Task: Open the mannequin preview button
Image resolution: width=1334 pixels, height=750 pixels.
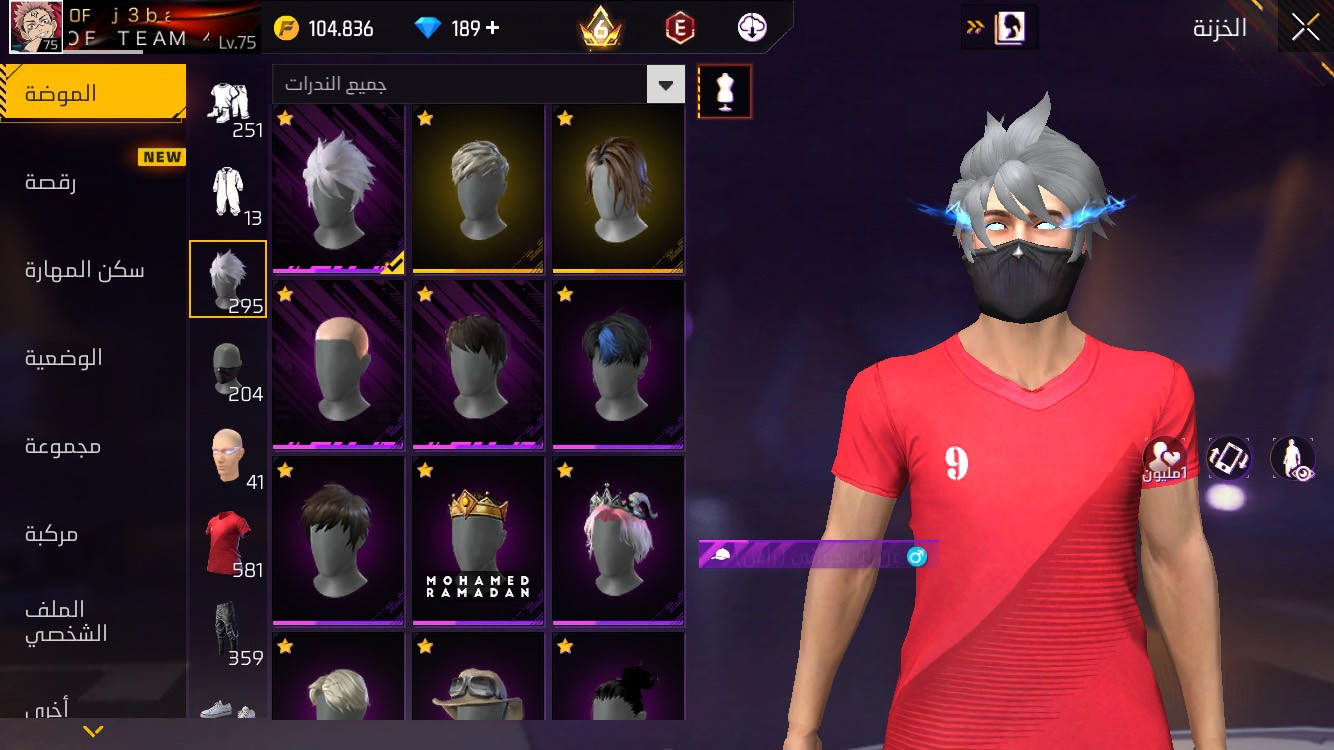Action: tap(725, 92)
